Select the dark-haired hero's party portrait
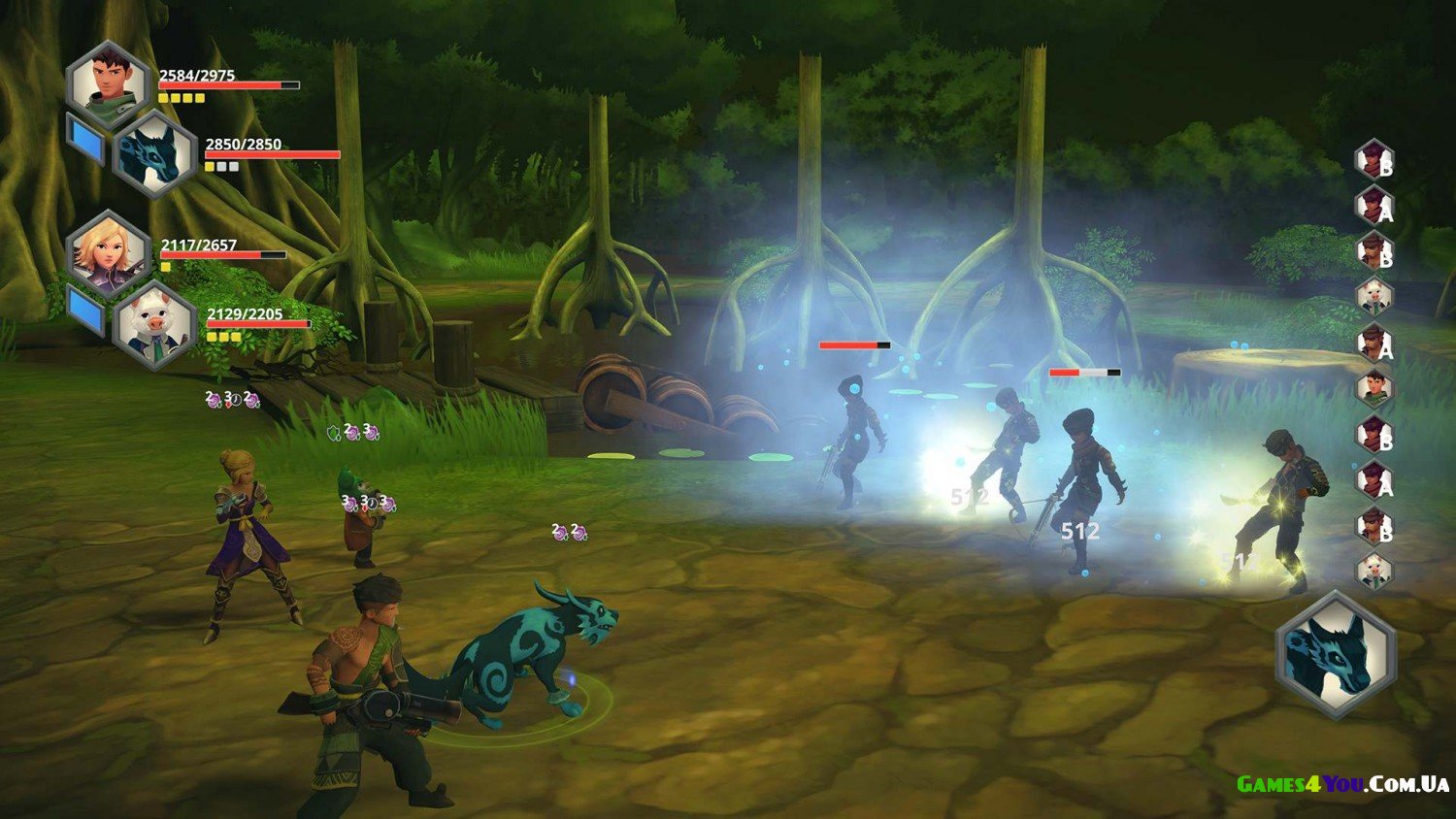This screenshot has width=1456, height=819. [108, 83]
